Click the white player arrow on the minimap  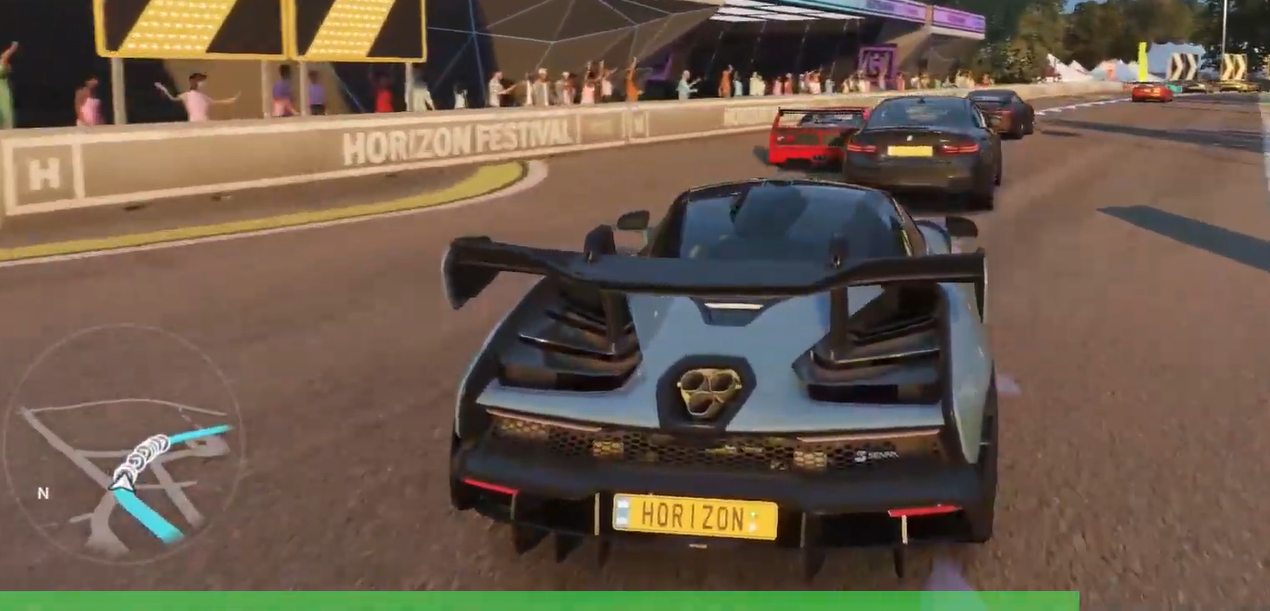123,482
